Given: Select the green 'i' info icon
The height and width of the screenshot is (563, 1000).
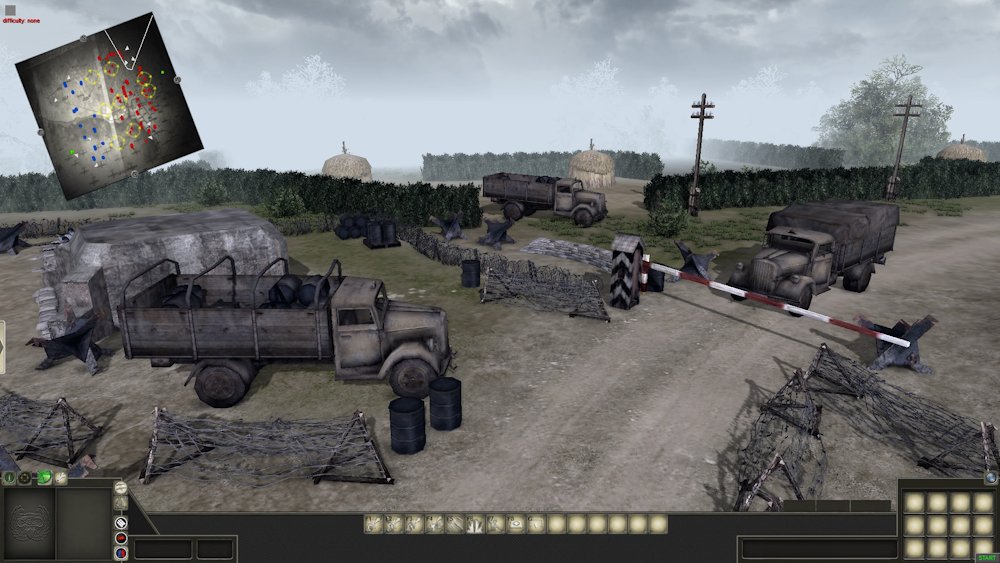Looking at the screenshot, I should click(10, 479).
